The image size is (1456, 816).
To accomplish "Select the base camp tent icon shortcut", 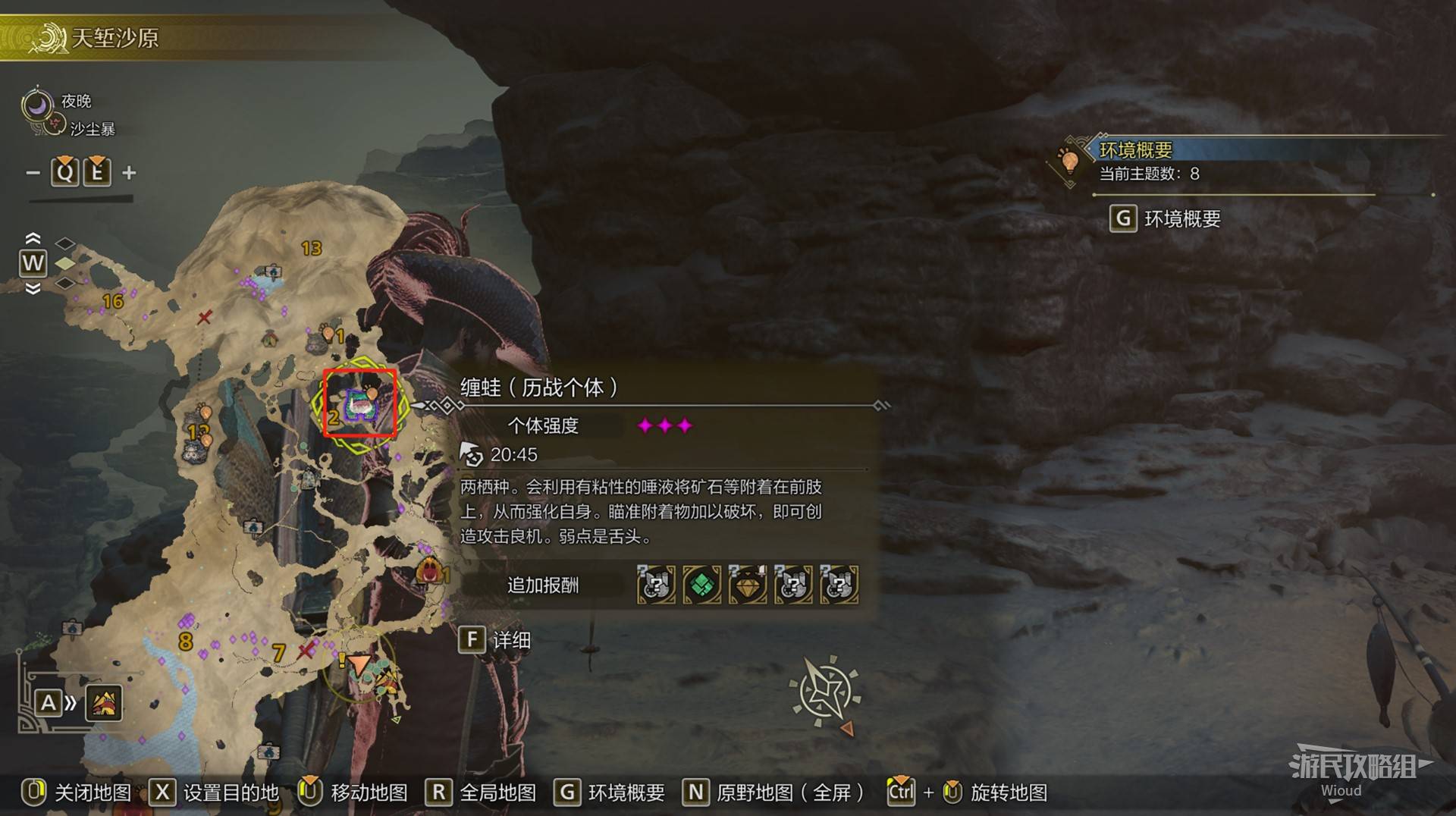I will click(x=104, y=704).
